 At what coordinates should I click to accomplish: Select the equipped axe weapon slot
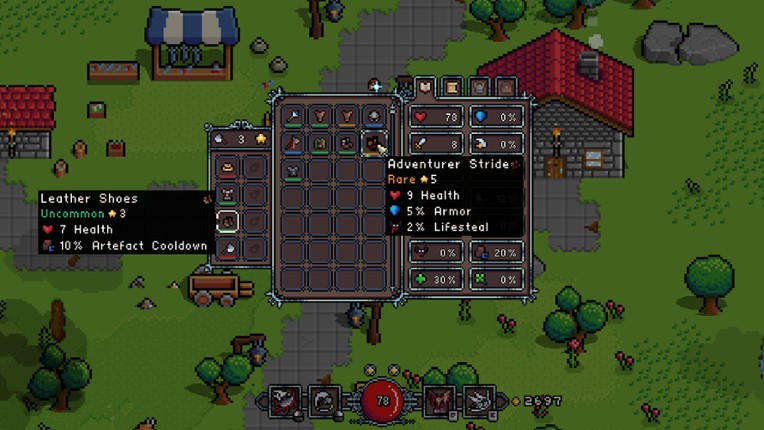pyautogui.click(x=228, y=248)
